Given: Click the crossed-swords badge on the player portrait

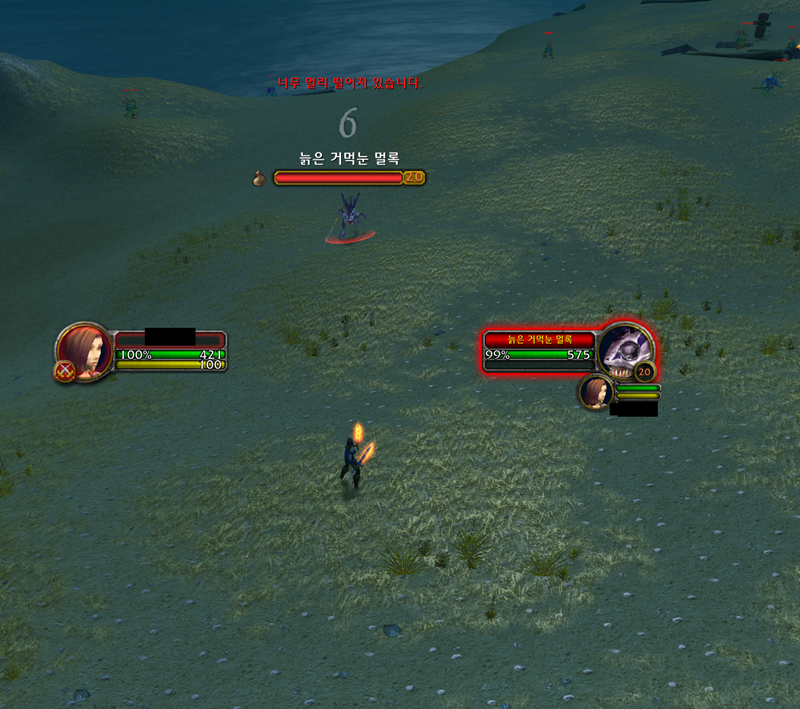Looking at the screenshot, I should coord(64,372).
